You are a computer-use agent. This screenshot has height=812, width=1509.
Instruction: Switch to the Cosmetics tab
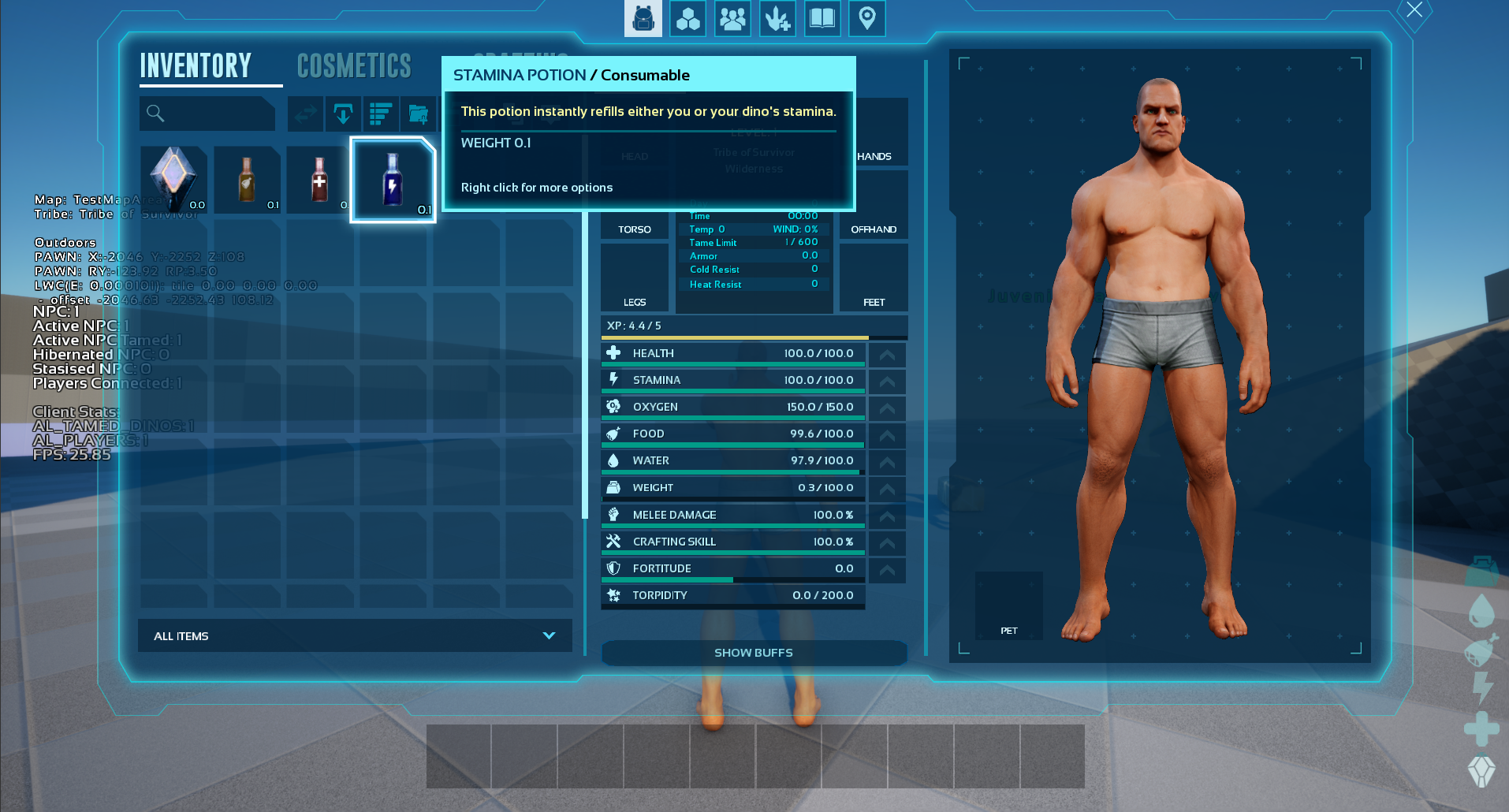pos(354,66)
